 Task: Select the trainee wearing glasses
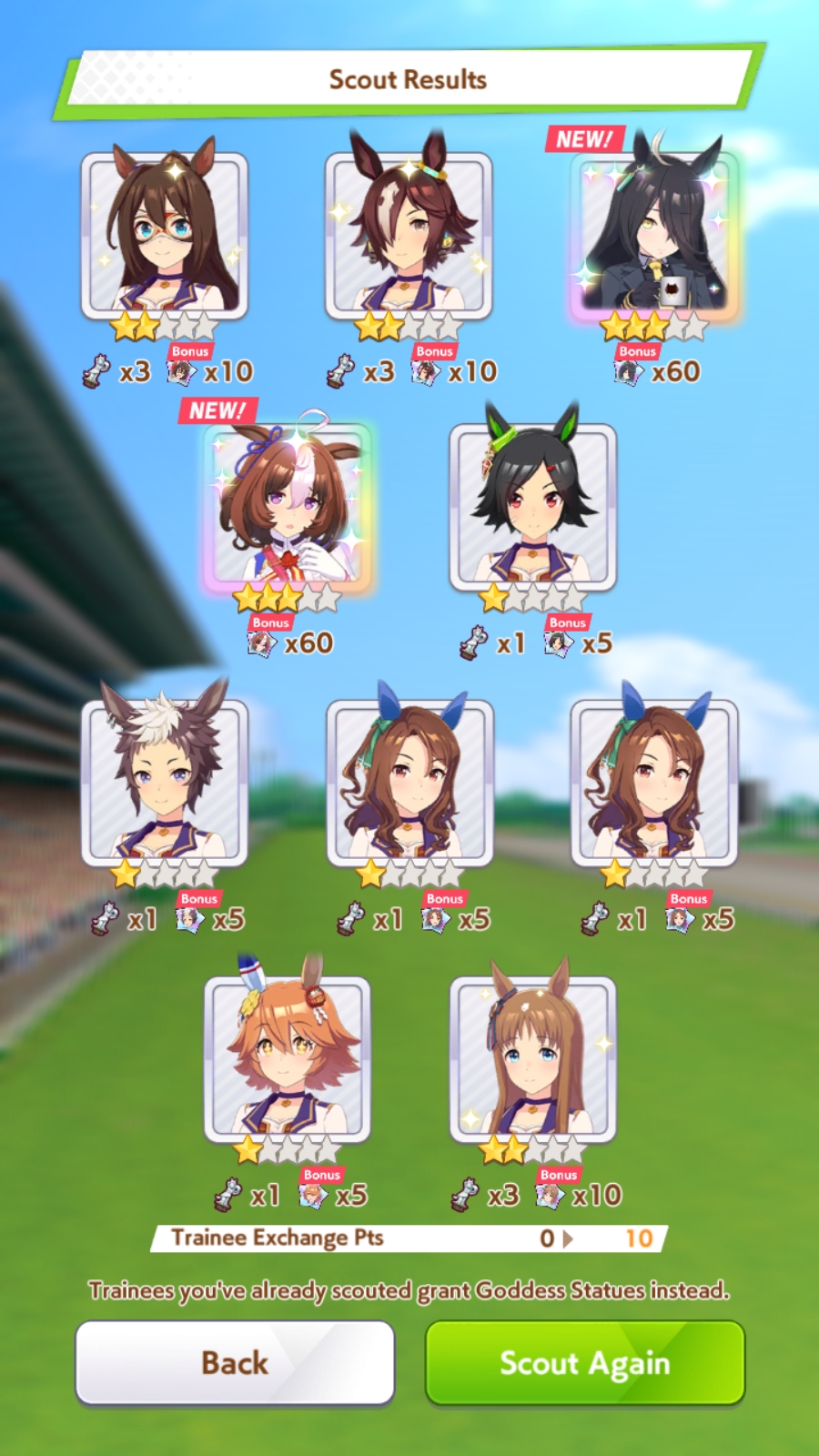pos(165,235)
